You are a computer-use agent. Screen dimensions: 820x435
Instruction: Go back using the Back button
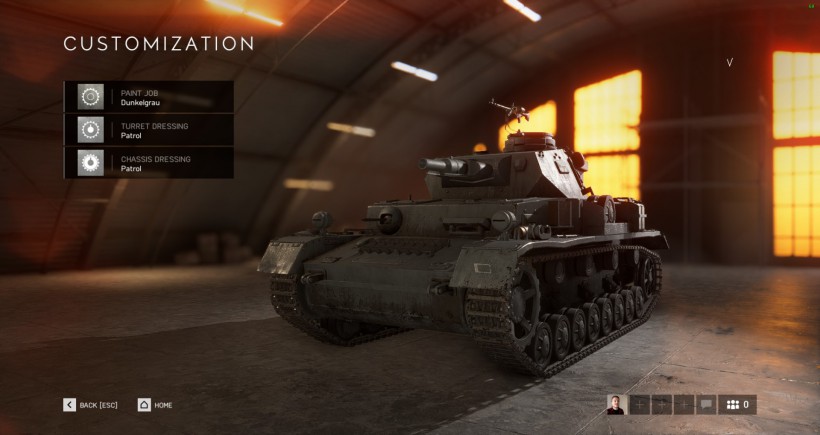(x=91, y=405)
